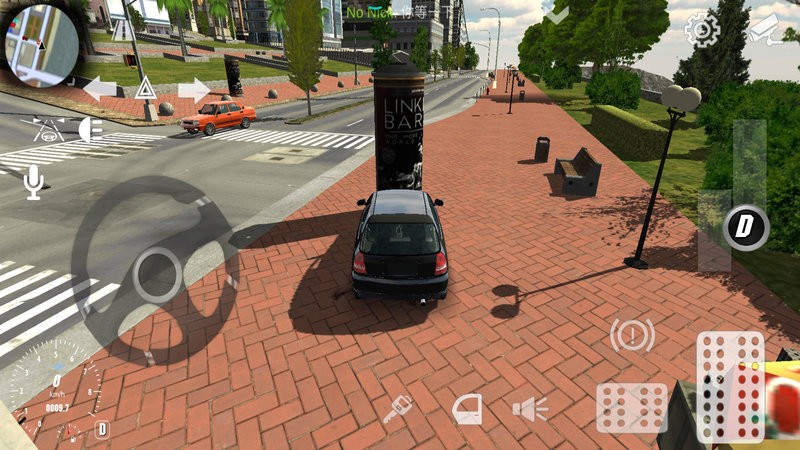Engage the handbrake icon
The width and height of the screenshot is (800, 450).
click(x=632, y=335)
